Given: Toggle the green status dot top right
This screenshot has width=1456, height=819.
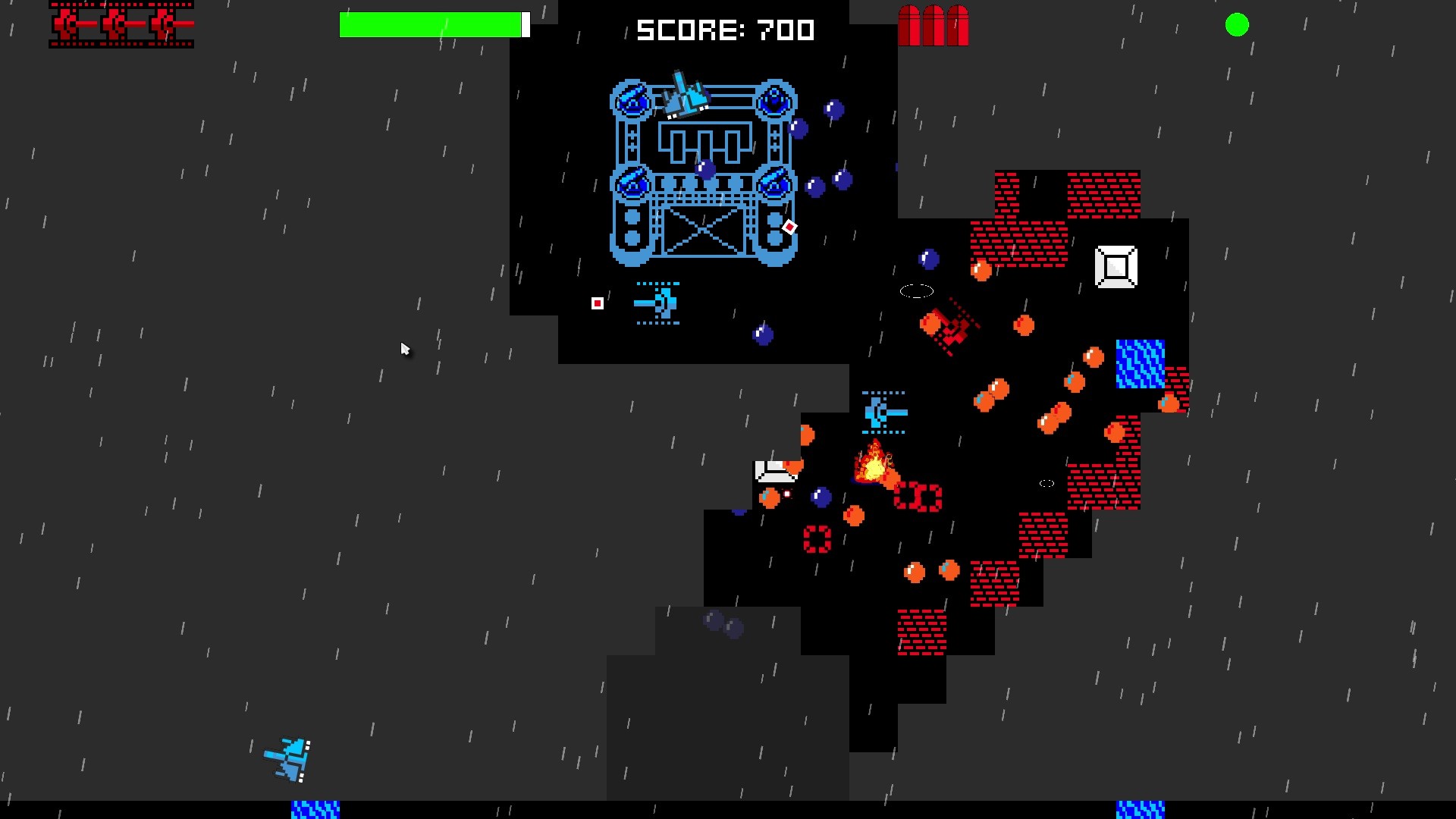Looking at the screenshot, I should (x=1237, y=25).
